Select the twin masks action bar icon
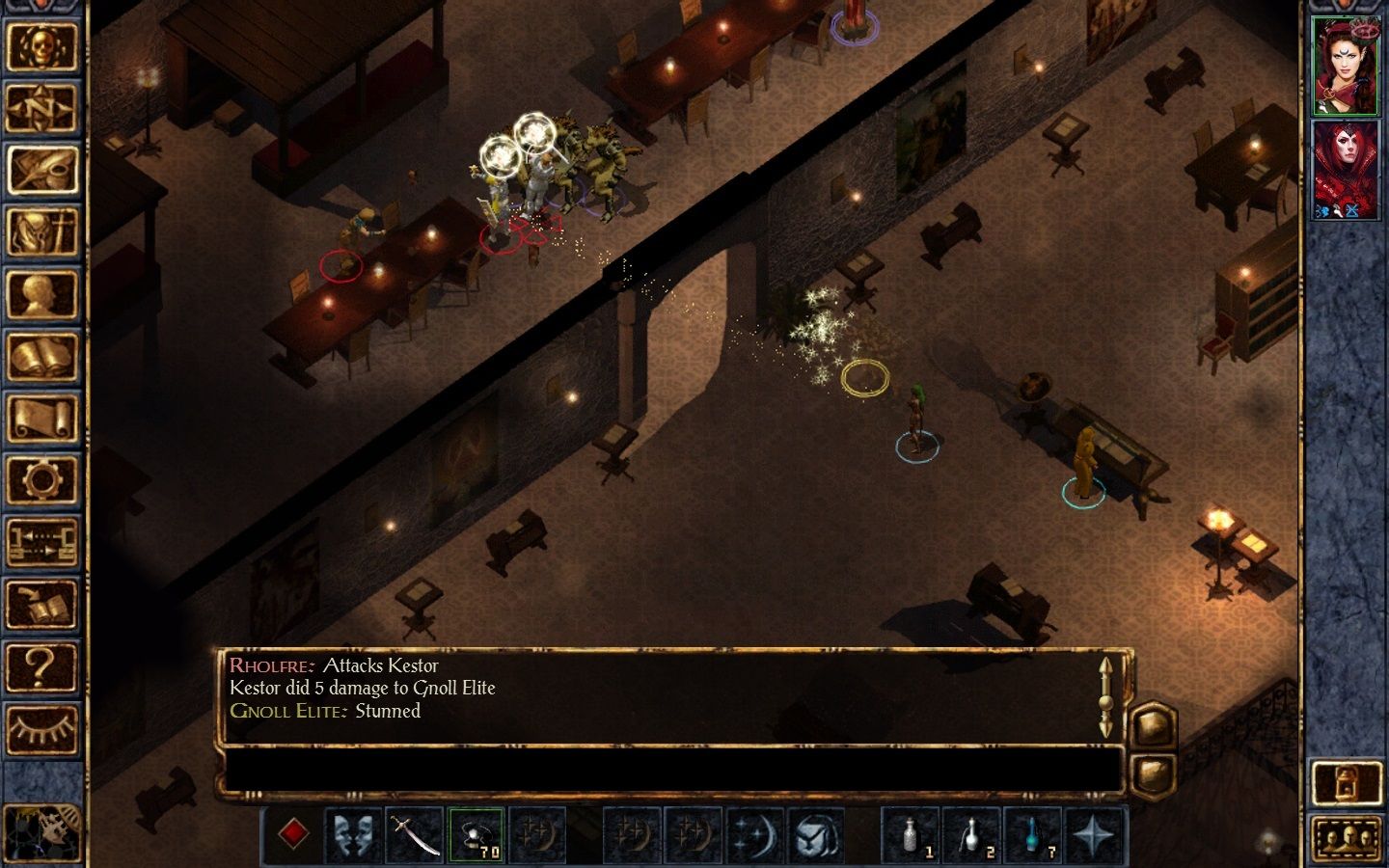Screen dimensions: 1389x868 [x=353, y=836]
